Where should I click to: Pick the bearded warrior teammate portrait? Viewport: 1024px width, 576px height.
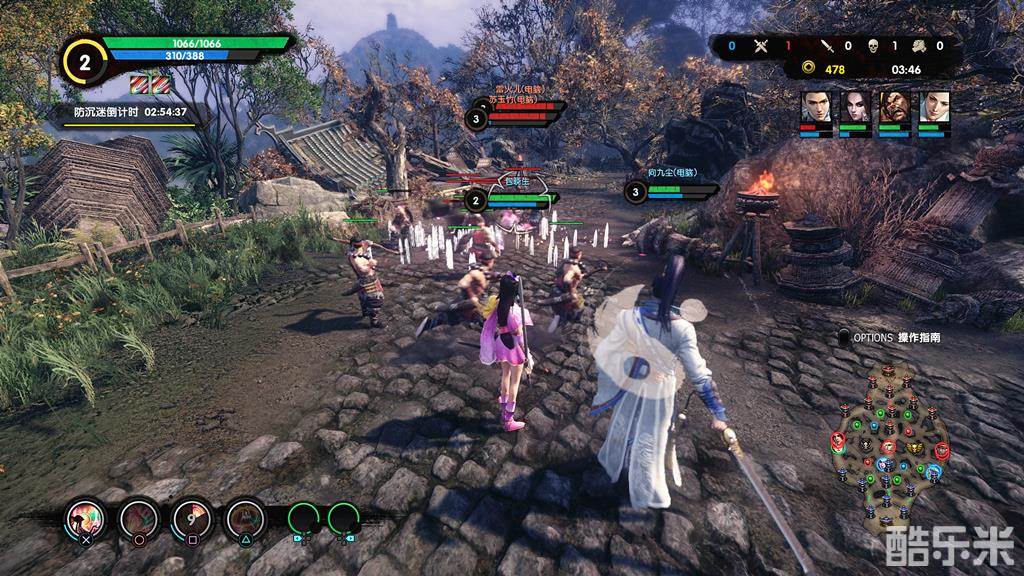(895, 107)
